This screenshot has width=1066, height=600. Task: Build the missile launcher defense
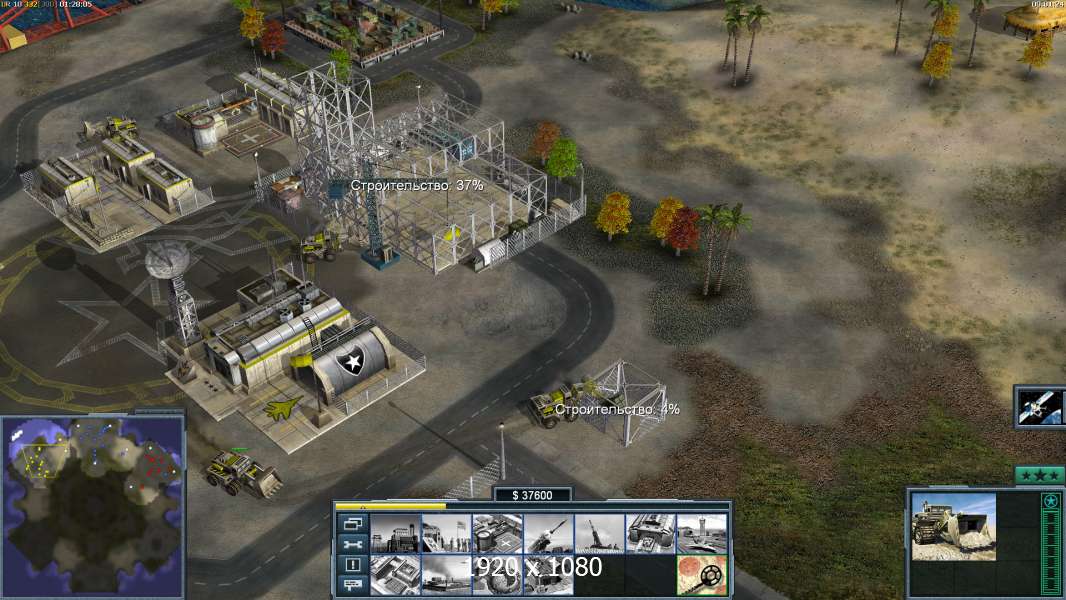click(x=548, y=534)
